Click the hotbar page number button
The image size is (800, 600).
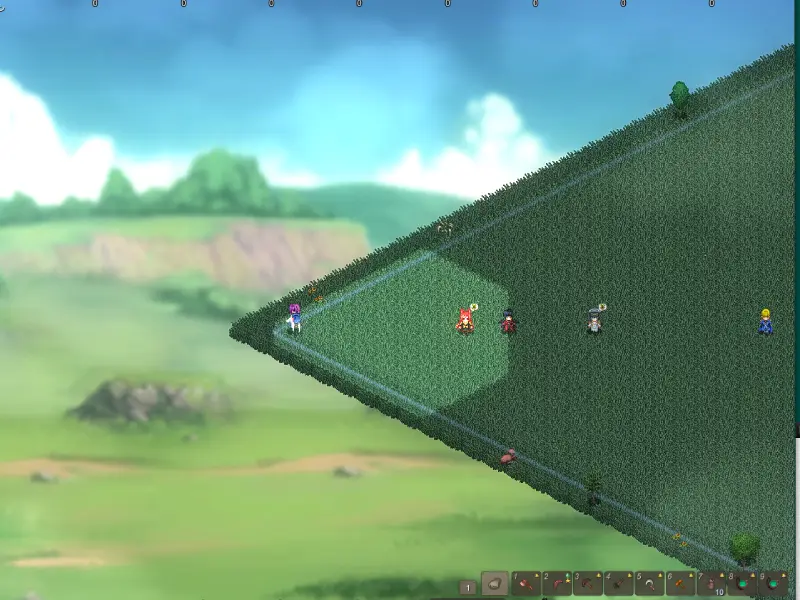(467, 587)
